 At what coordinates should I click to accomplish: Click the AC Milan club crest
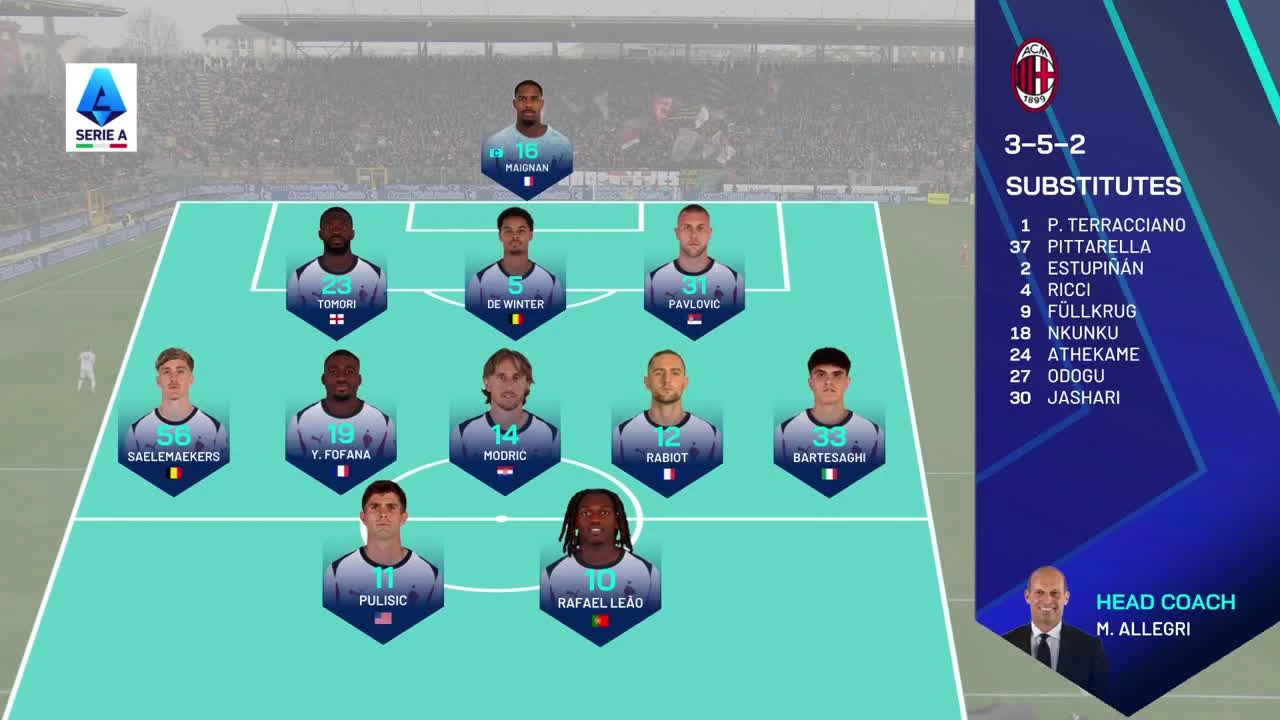1034,75
